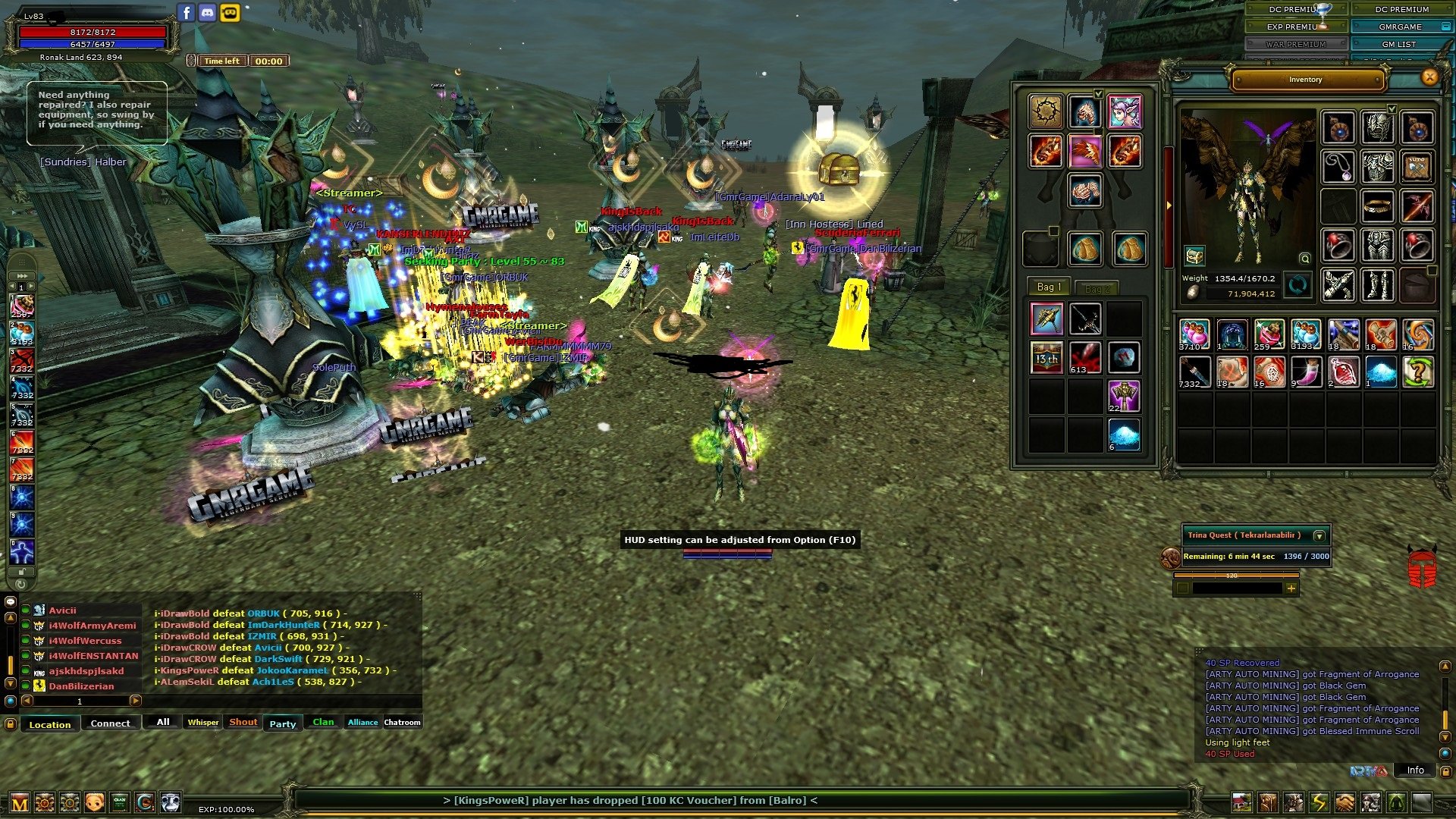
Task: Open the Whisper chat tab
Action: 202,722
